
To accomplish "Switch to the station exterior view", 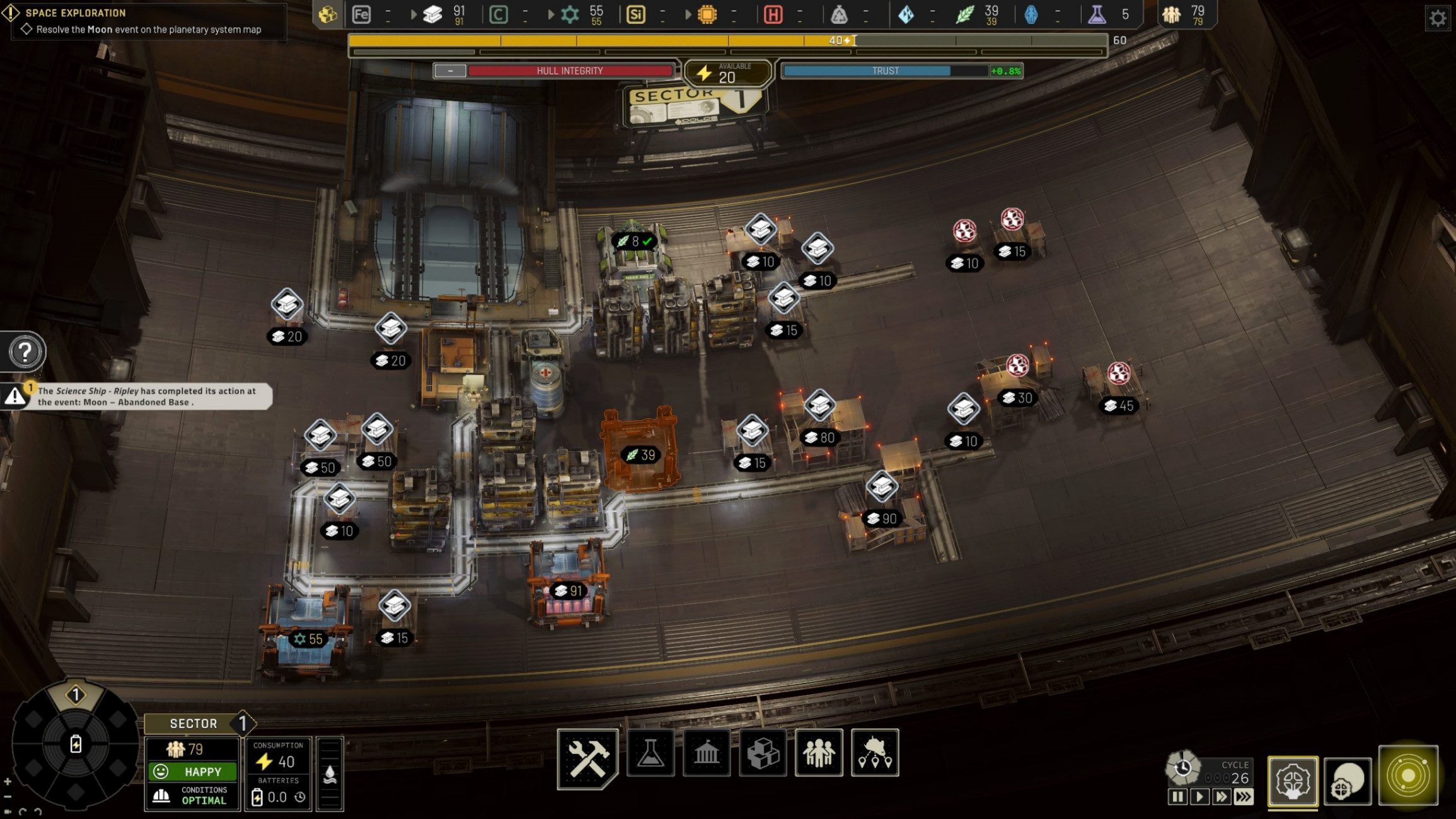I will (x=1348, y=781).
